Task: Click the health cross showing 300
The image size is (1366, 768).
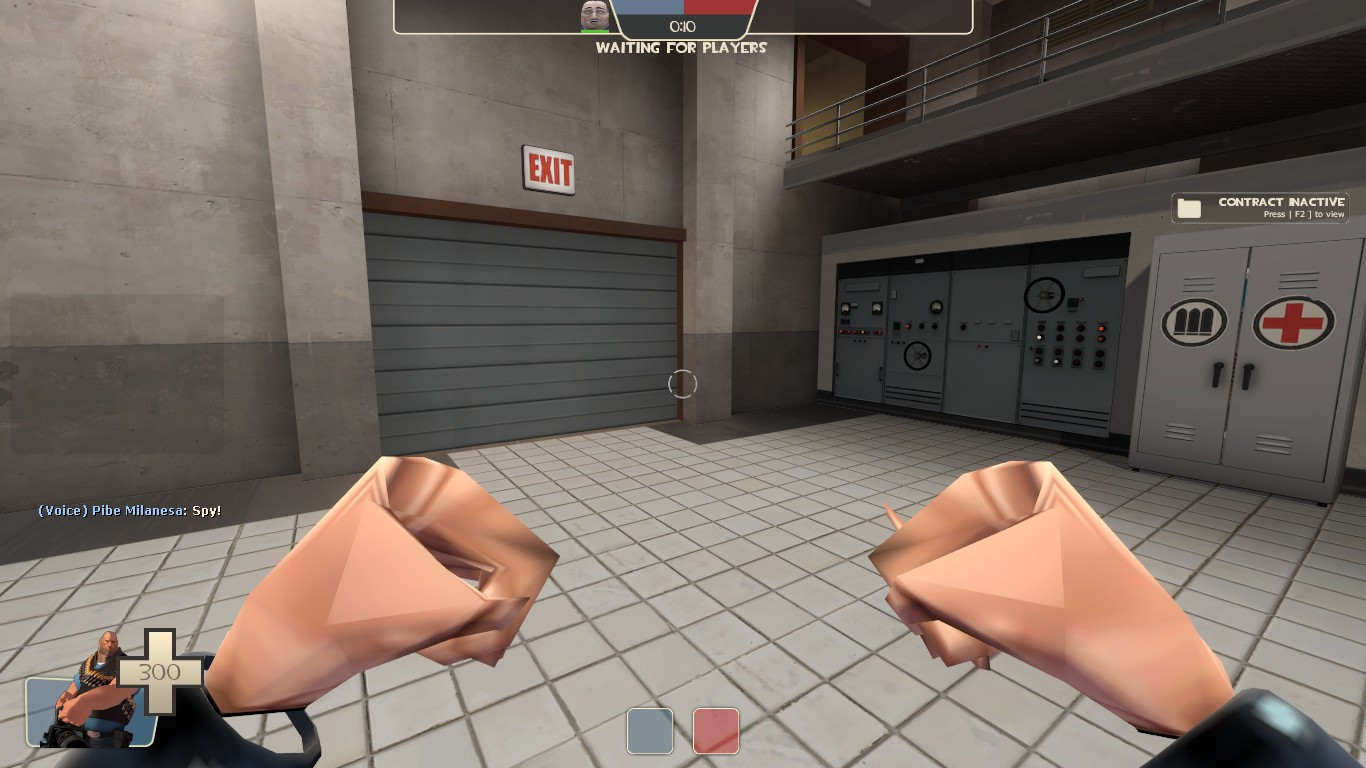Action: [x=157, y=672]
